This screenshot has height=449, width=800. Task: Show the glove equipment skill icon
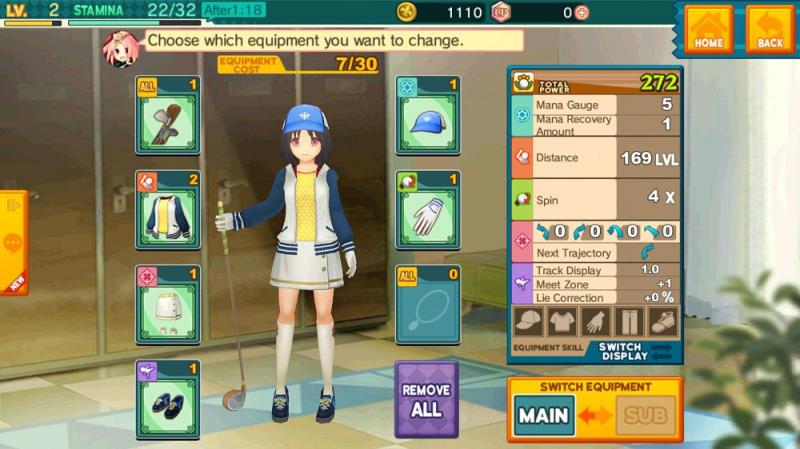click(596, 323)
